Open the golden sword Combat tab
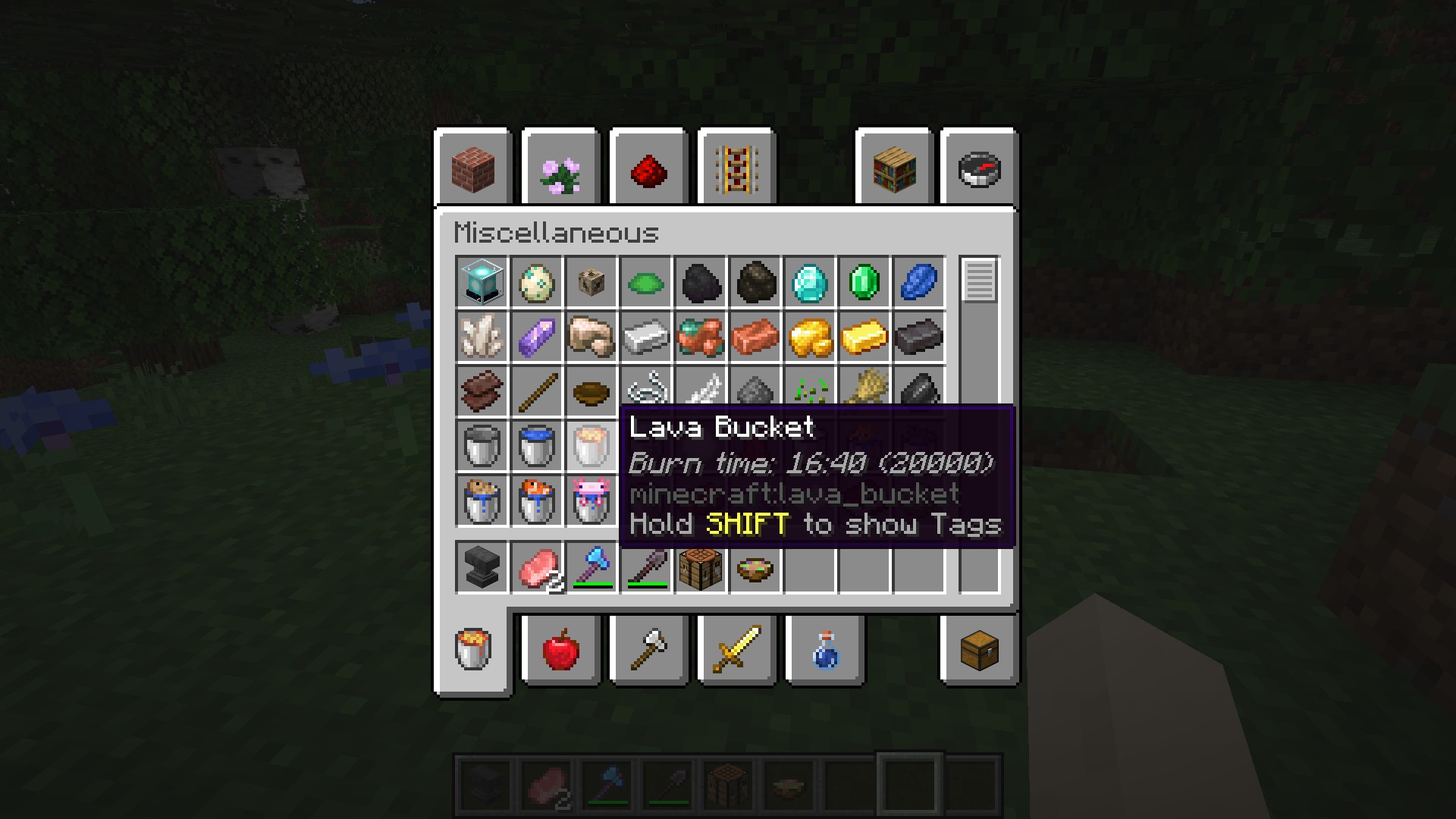Image resolution: width=1456 pixels, height=819 pixels. point(736,650)
